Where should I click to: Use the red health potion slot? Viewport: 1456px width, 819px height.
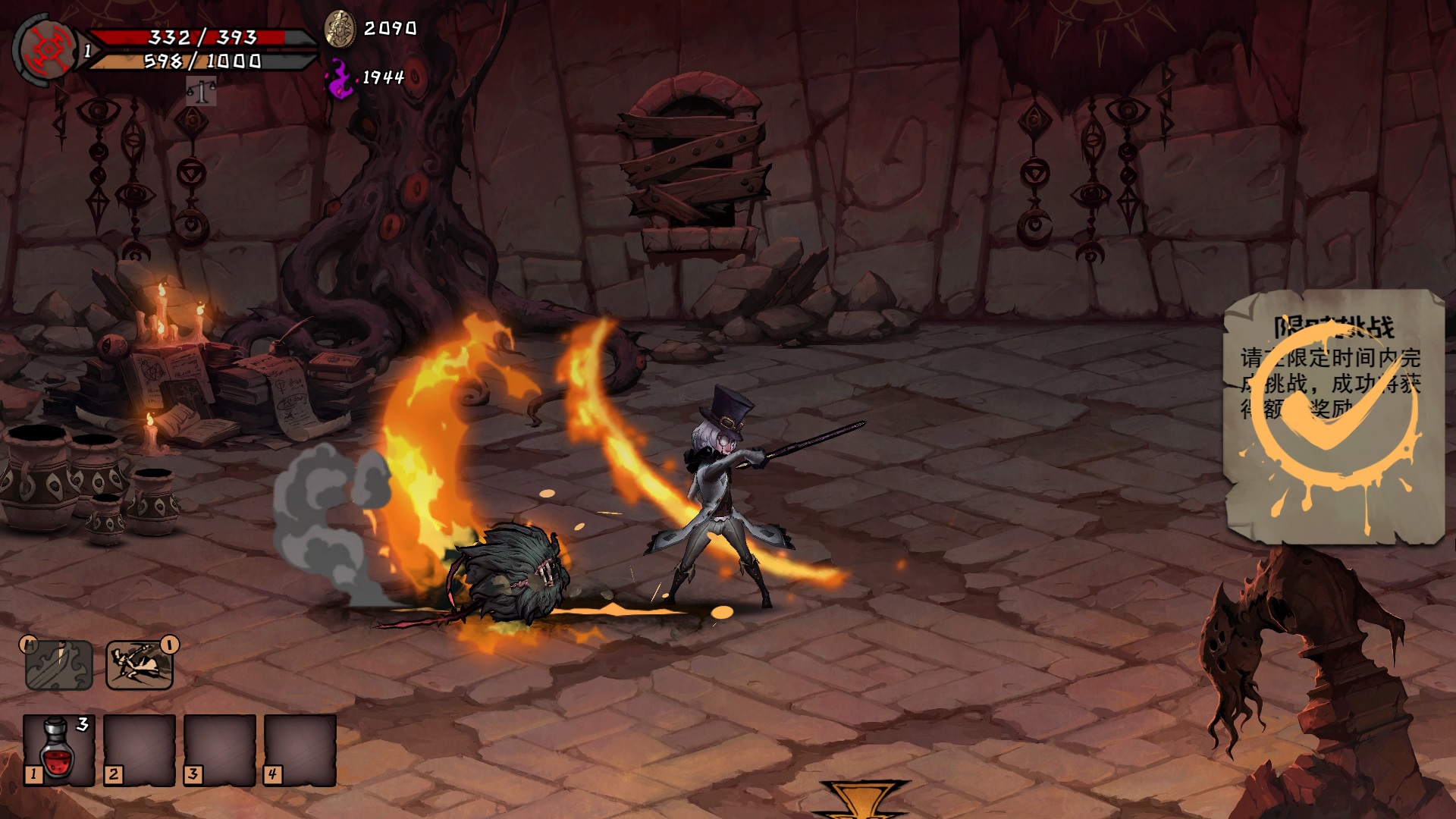coord(58,750)
